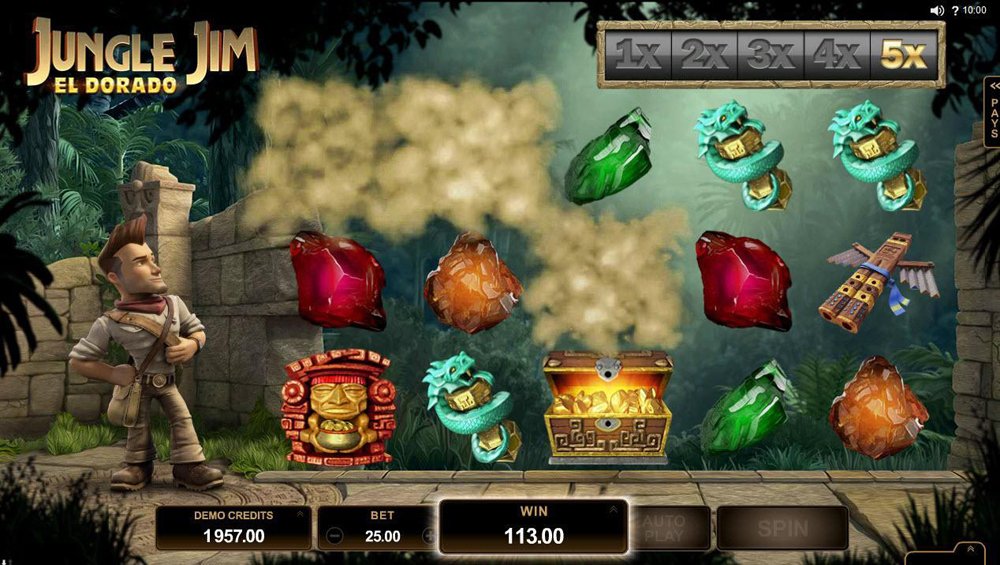
Task: Open the Auto Play options
Action: tap(663, 527)
